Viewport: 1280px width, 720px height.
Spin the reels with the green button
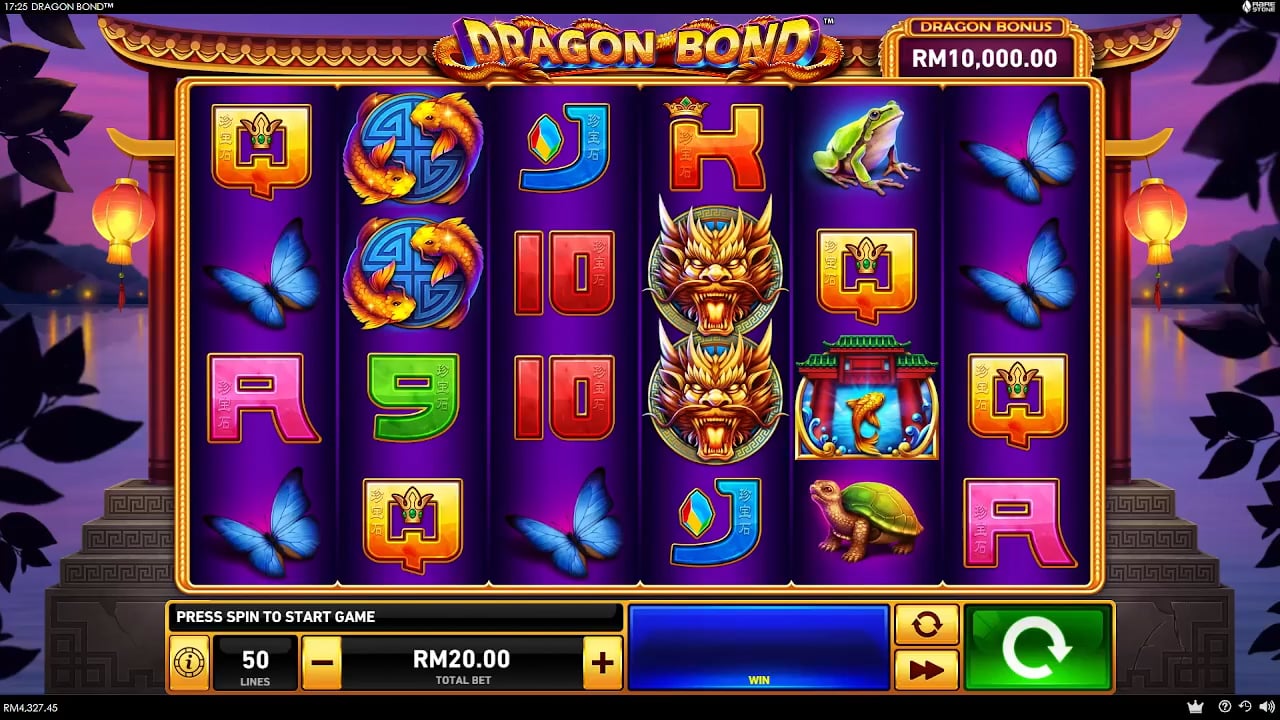tap(1037, 647)
